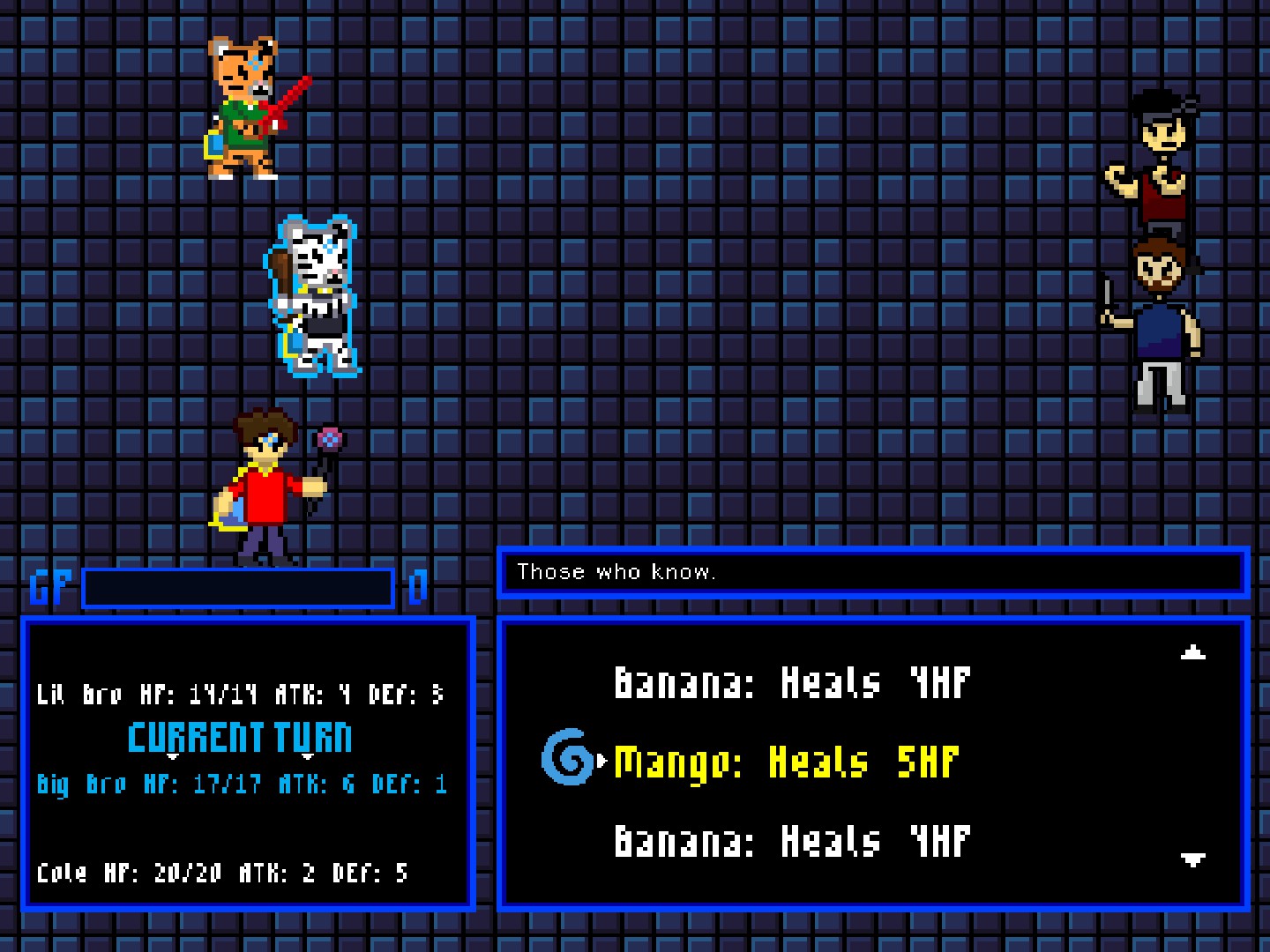Click the up scroll arrow in the item menu
The width and height of the screenshot is (1270, 952).
1192,652
